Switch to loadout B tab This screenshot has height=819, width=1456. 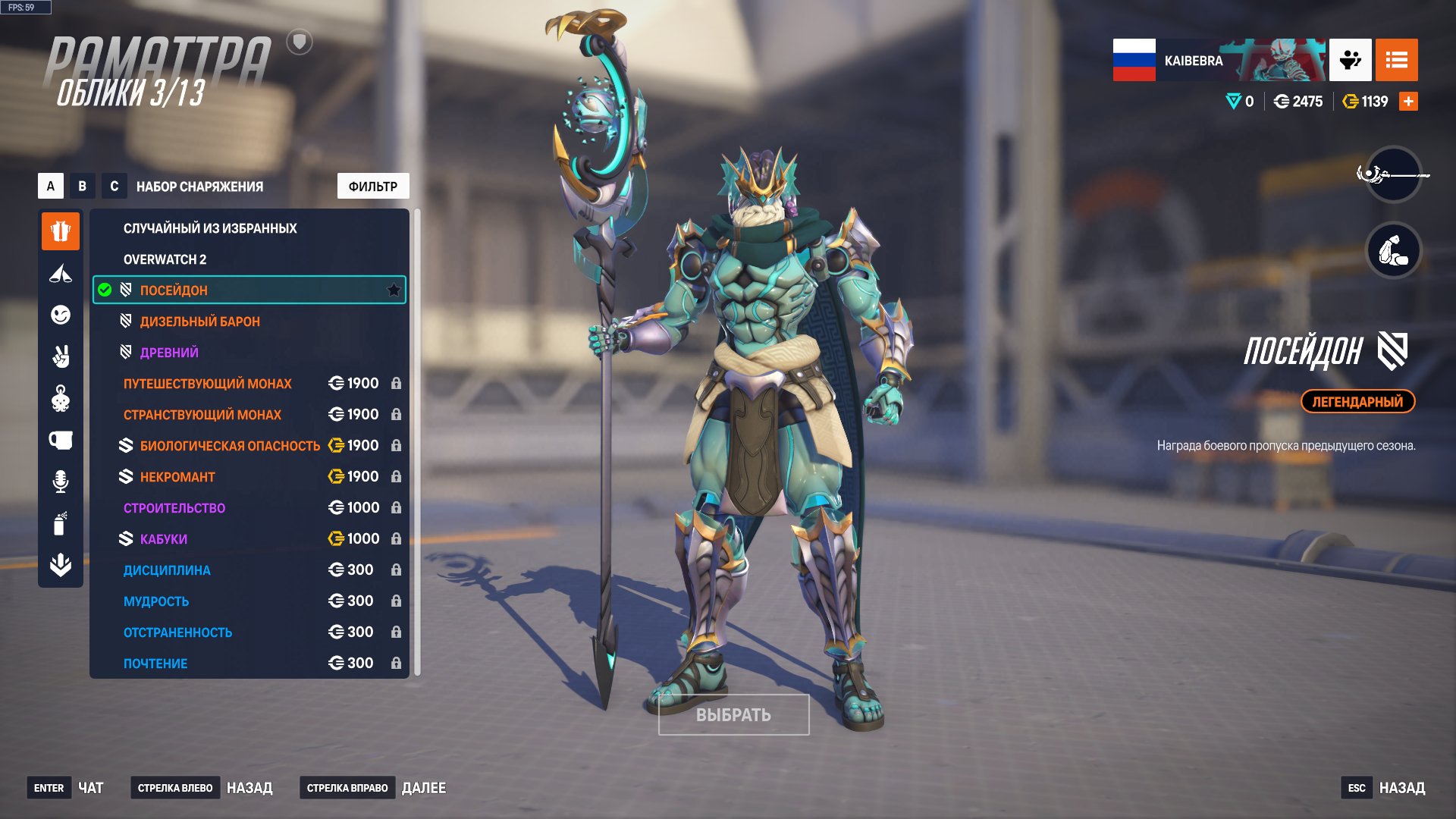point(83,187)
